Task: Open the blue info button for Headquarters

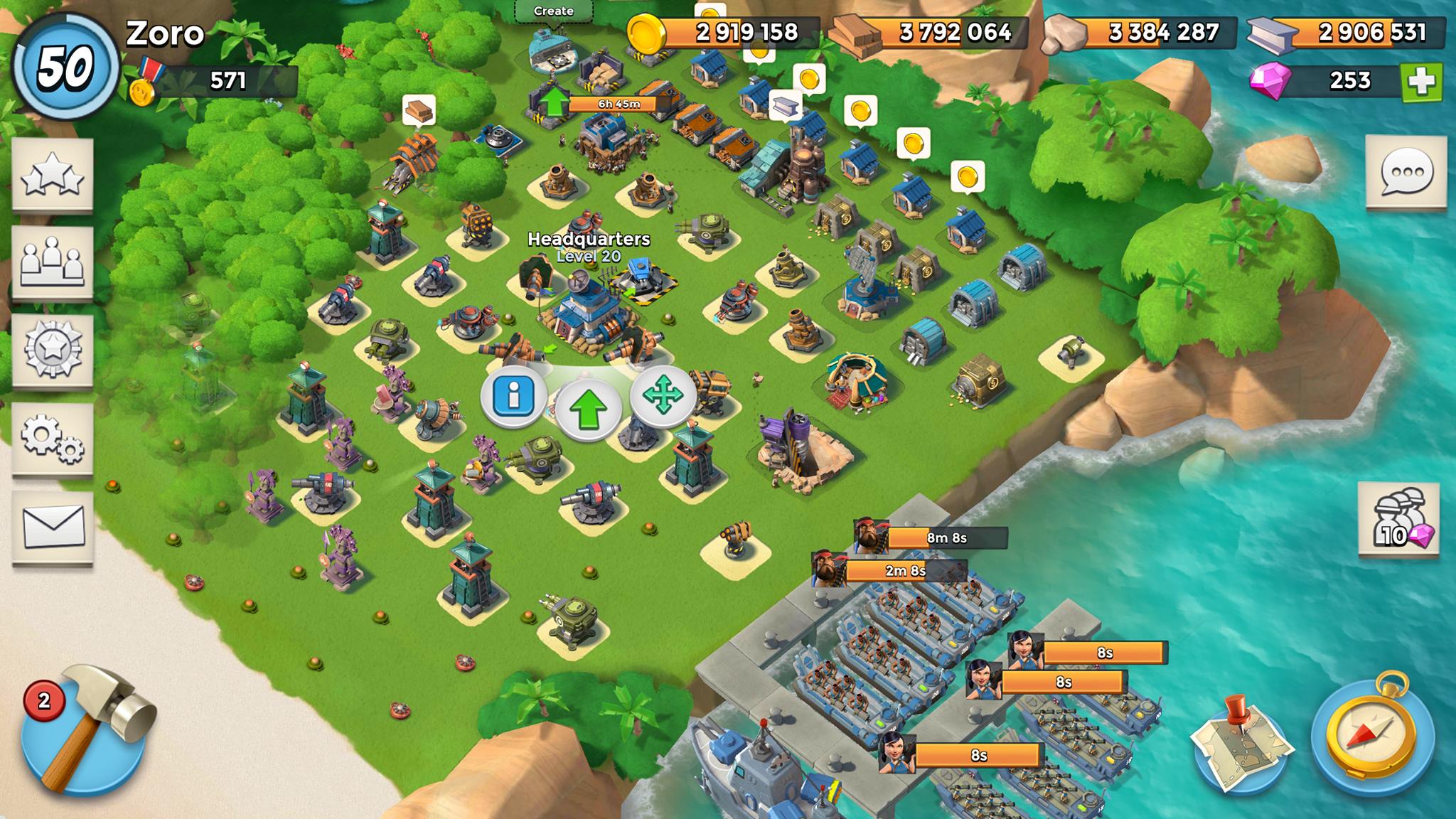Action: tap(513, 395)
